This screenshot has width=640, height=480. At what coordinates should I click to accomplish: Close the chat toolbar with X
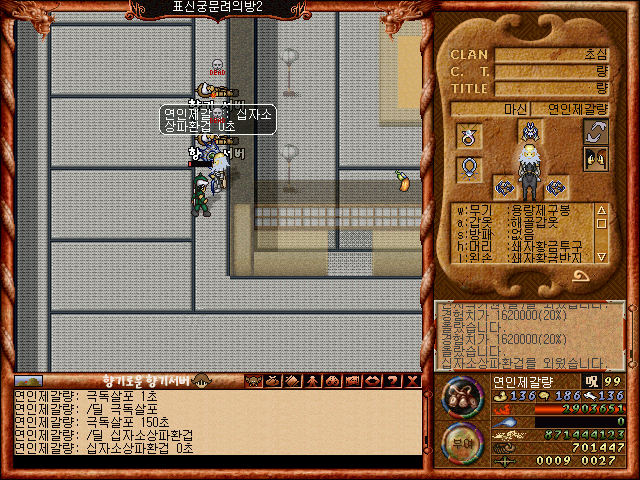[x=412, y=380]
